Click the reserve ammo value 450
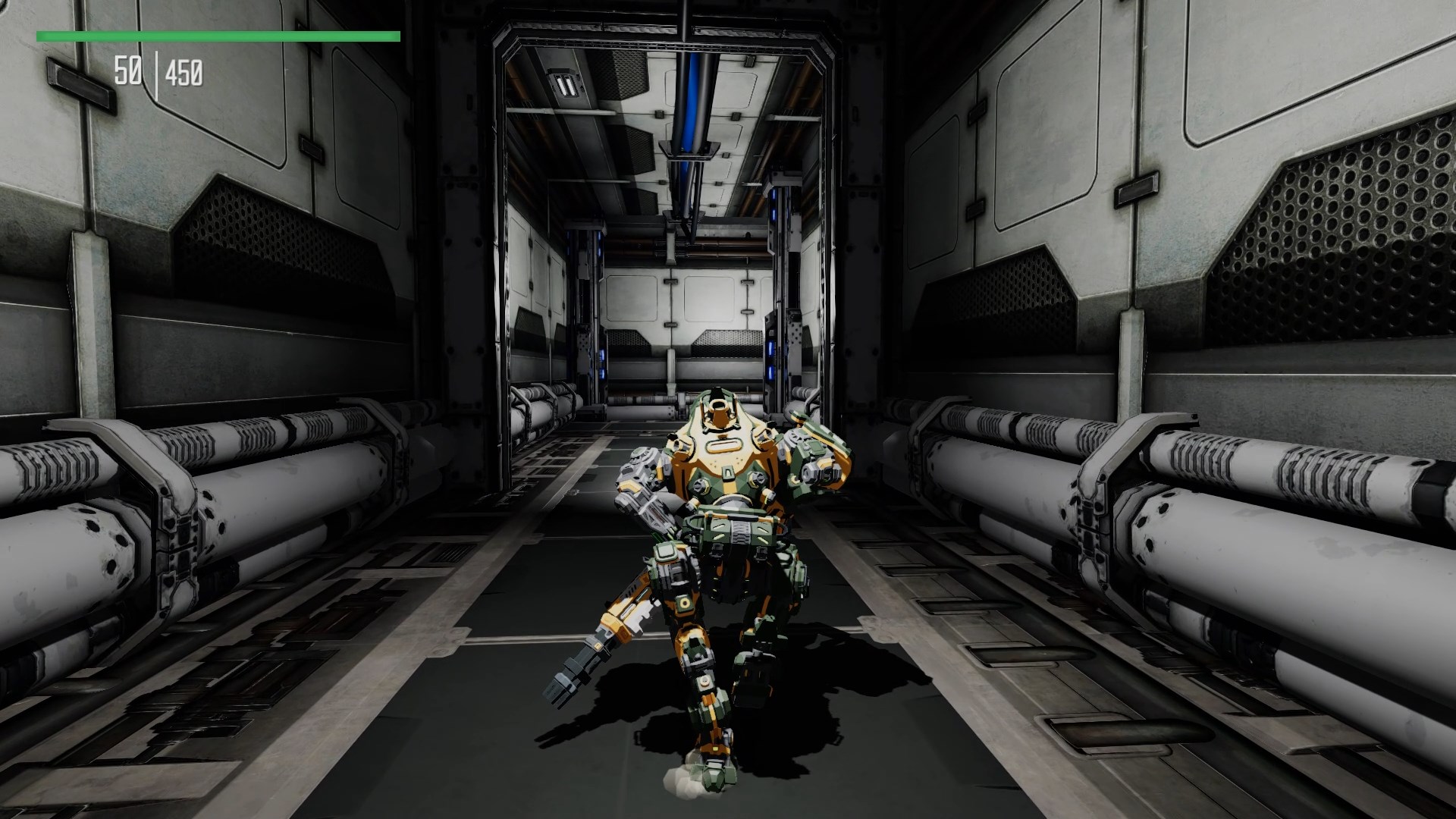 (x=186, y=74)
